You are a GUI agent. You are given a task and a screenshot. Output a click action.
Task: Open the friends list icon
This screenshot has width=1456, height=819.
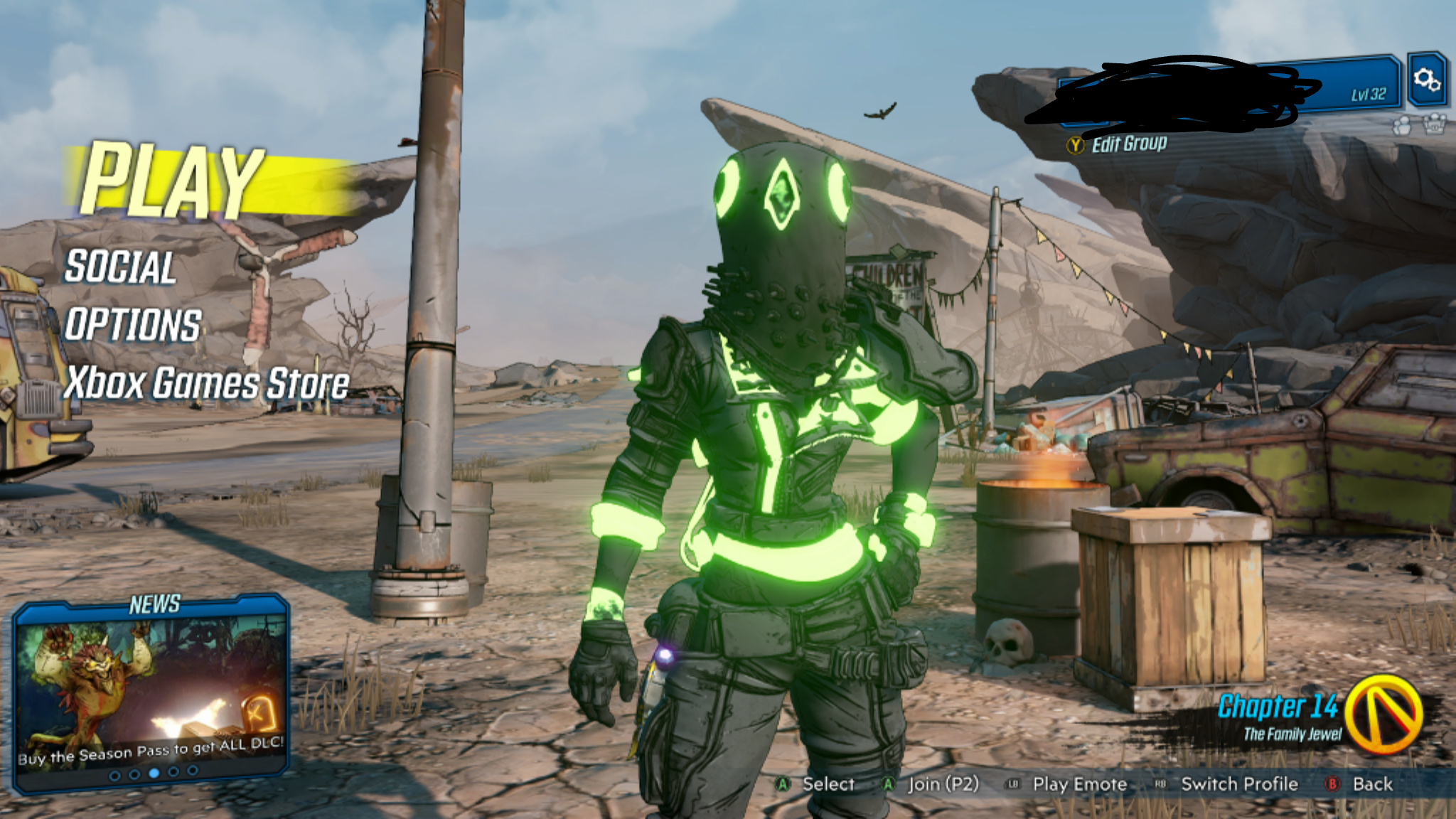pos(1403,125)
